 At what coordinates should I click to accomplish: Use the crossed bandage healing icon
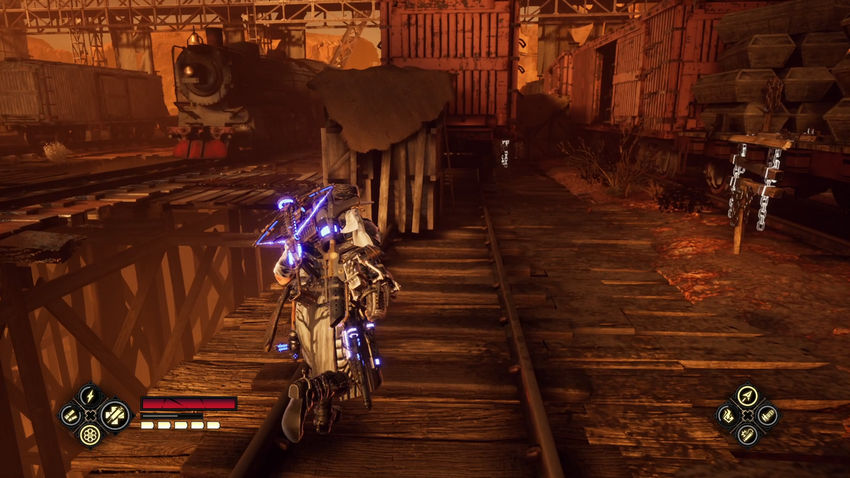point(114,414)
